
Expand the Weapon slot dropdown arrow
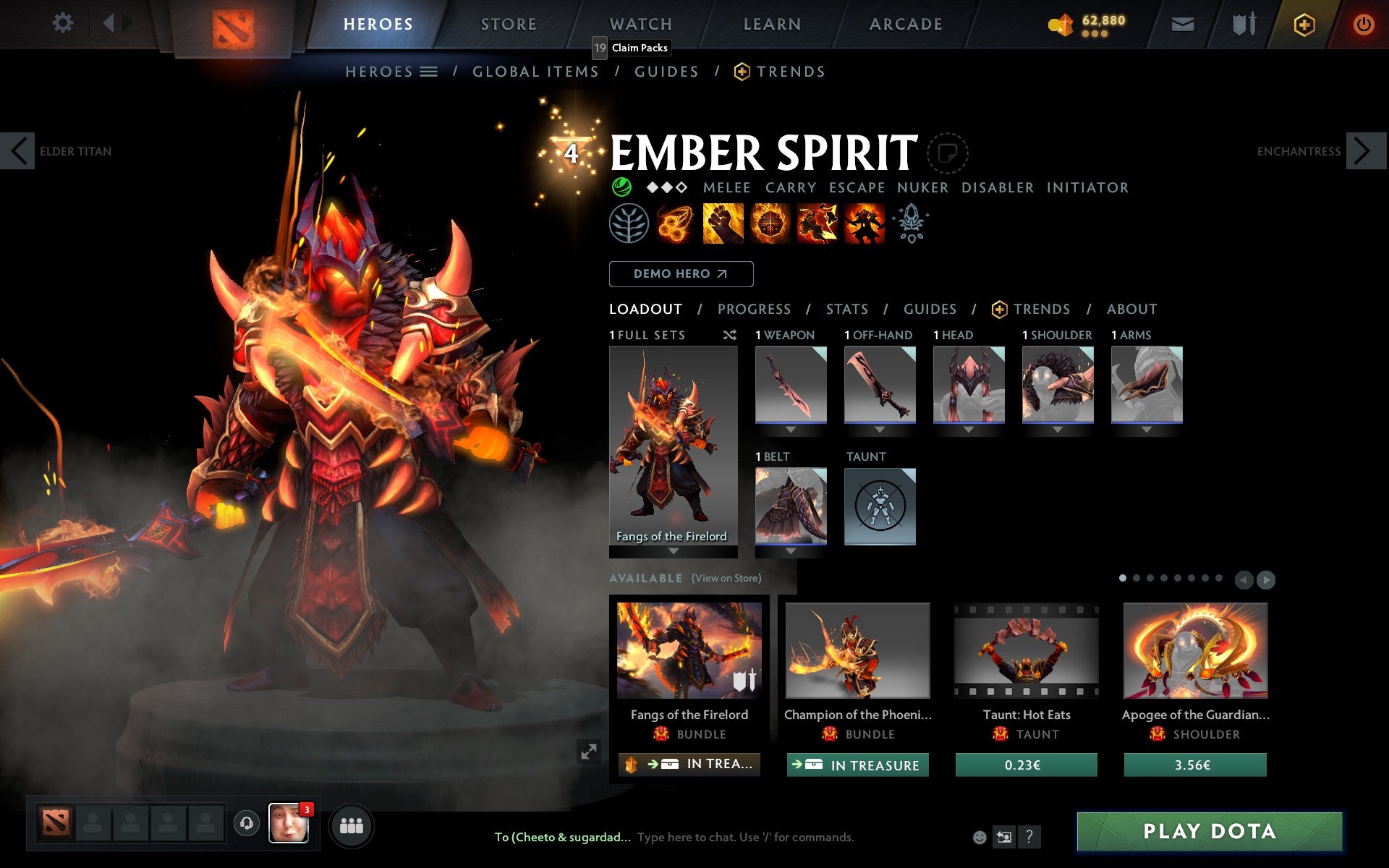[791, 428]
